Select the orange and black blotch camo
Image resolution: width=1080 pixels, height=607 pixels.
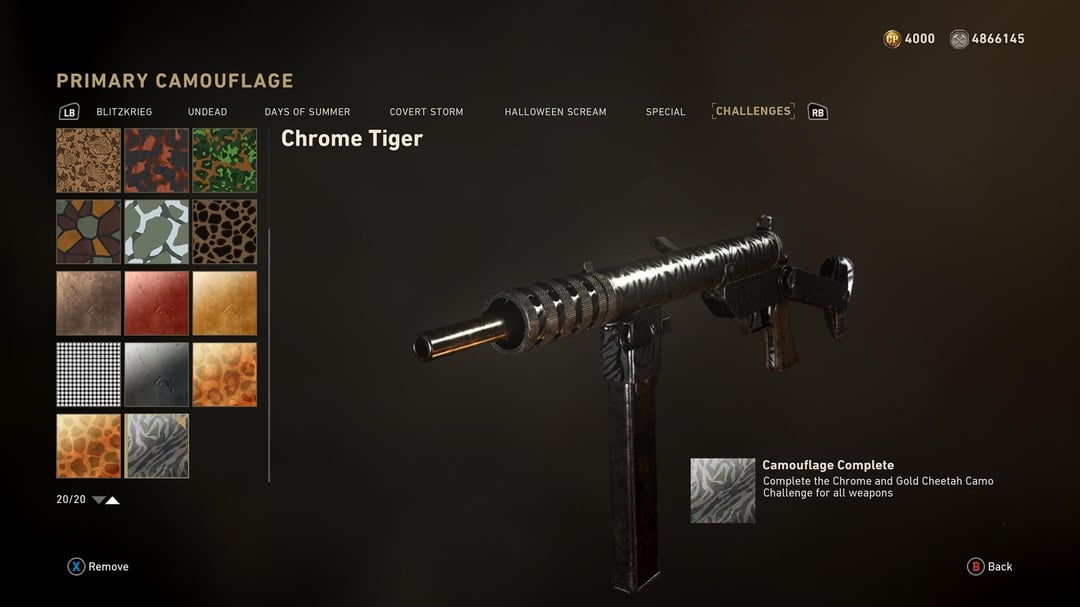(156, 160)
